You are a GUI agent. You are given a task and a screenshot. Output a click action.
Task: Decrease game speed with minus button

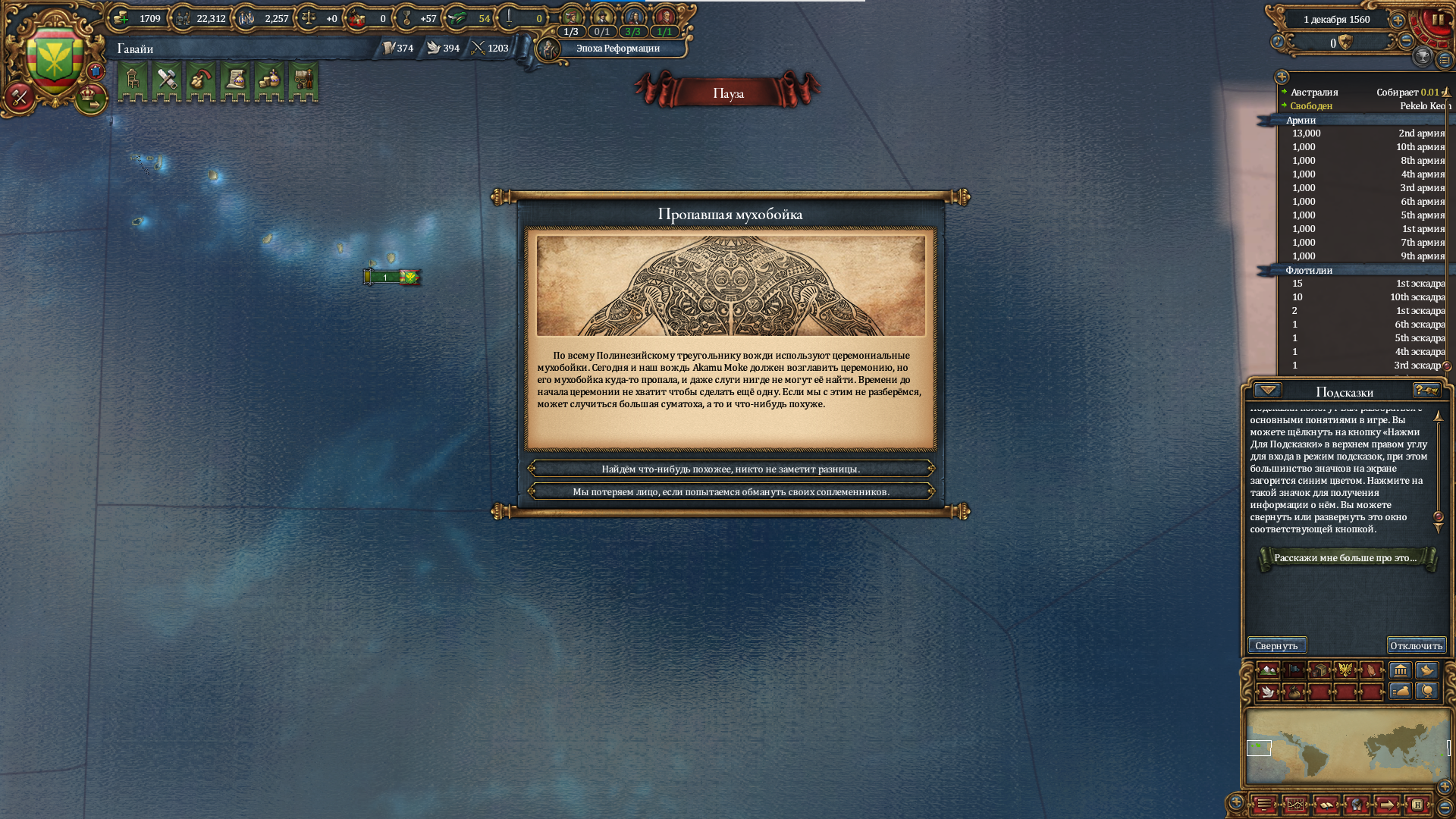coord(1406,41)
